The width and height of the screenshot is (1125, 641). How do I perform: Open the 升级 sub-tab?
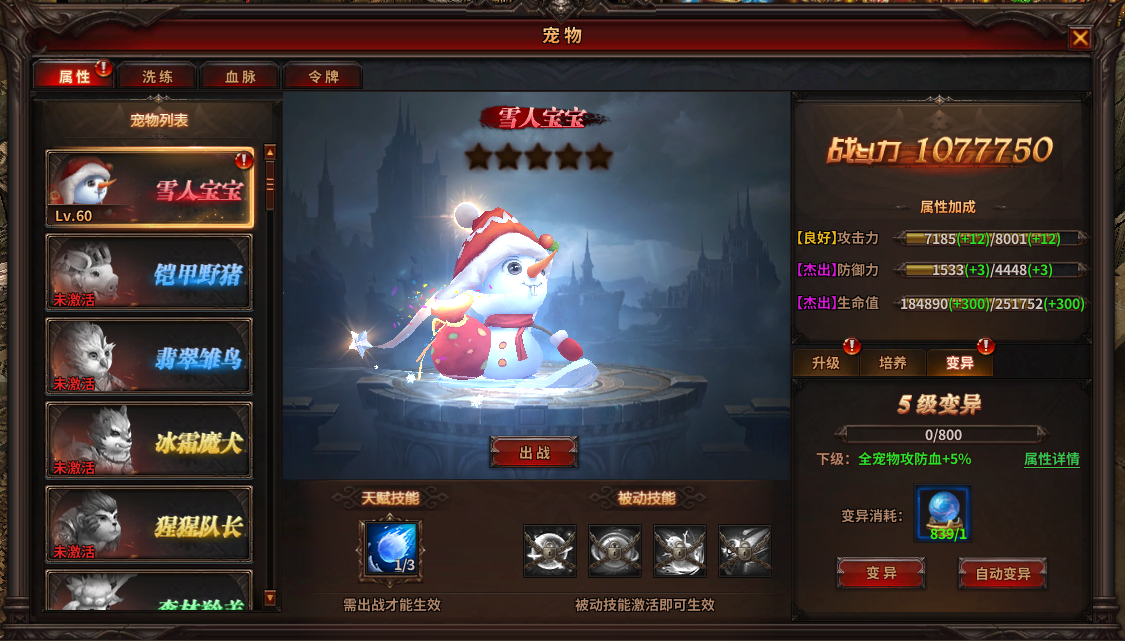826,363
